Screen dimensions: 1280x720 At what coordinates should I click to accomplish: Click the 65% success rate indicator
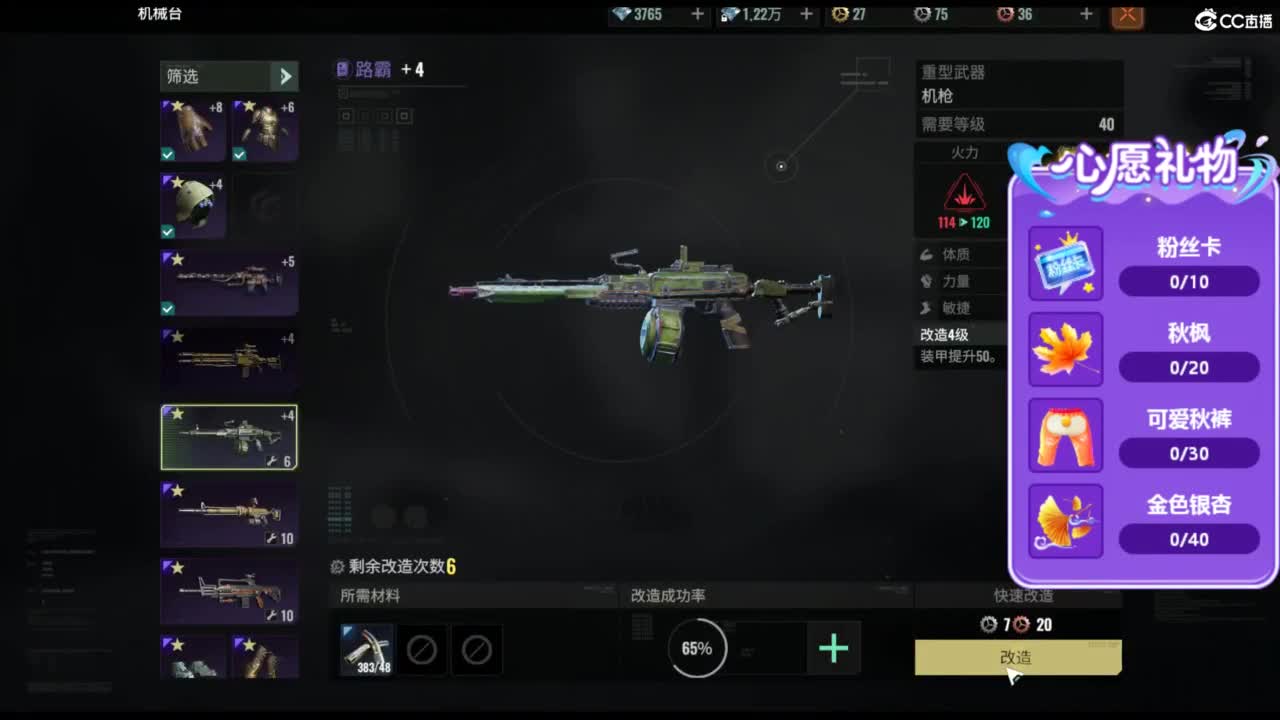pos(696,648)
